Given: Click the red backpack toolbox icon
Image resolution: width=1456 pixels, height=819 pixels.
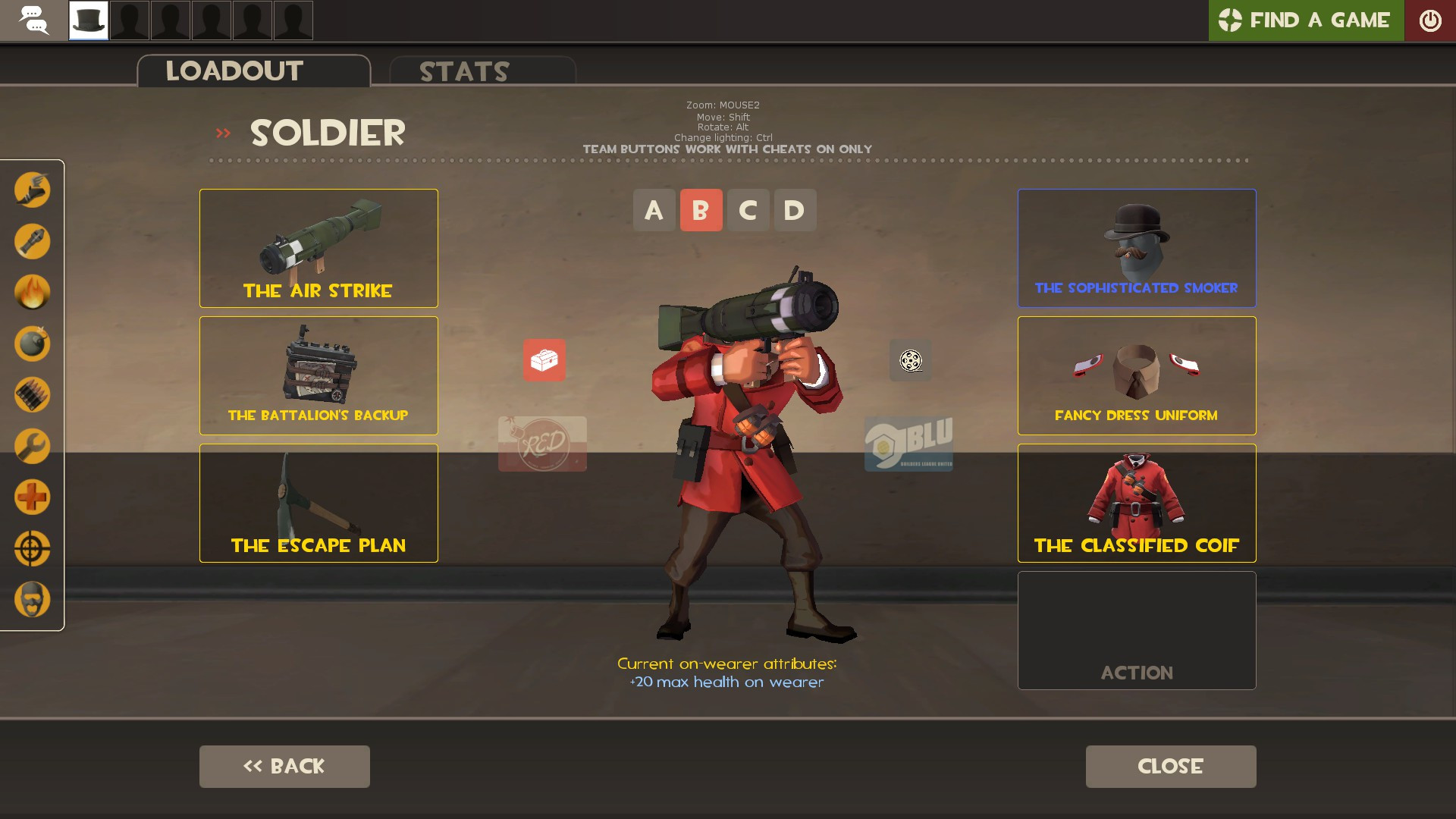Looking at the screenshot, I should [x=543, y=361].
